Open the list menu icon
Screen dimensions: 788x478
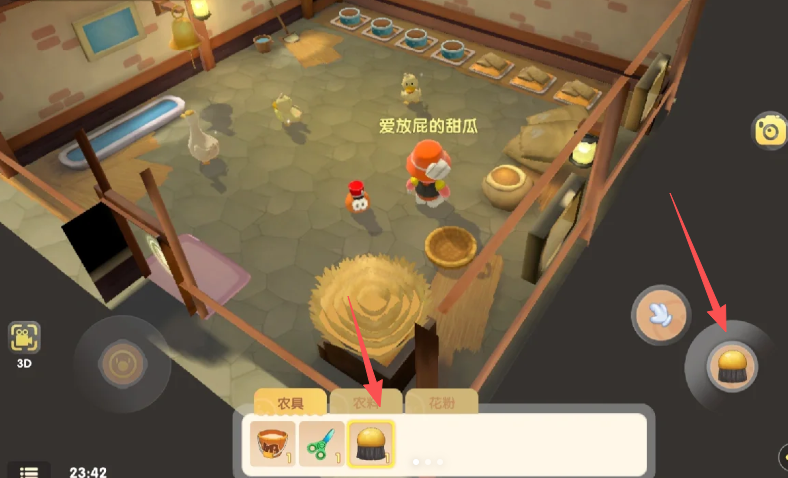29,471
